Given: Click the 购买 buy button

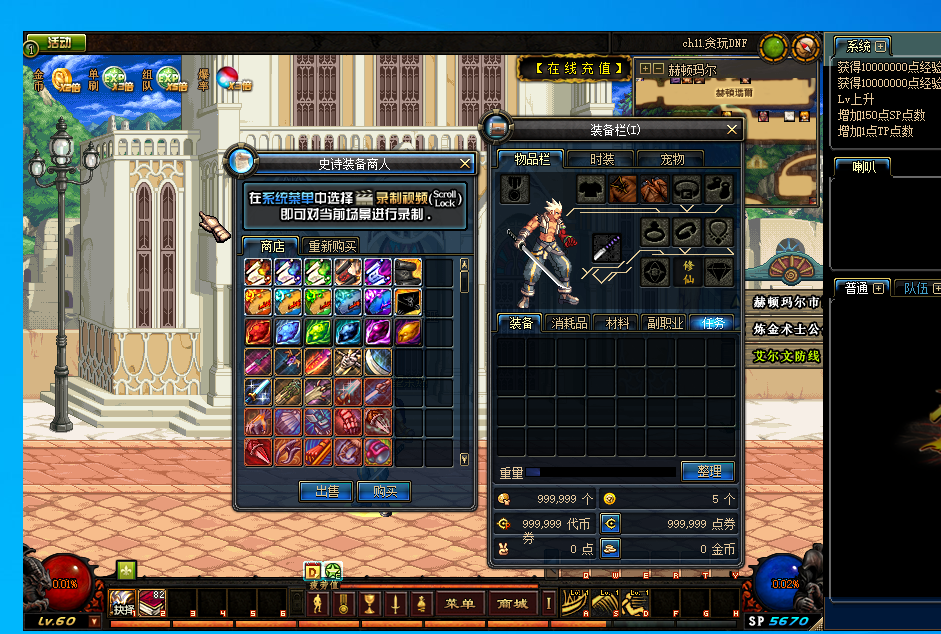Looking at the screenshot, I should (x=384, y=491).
